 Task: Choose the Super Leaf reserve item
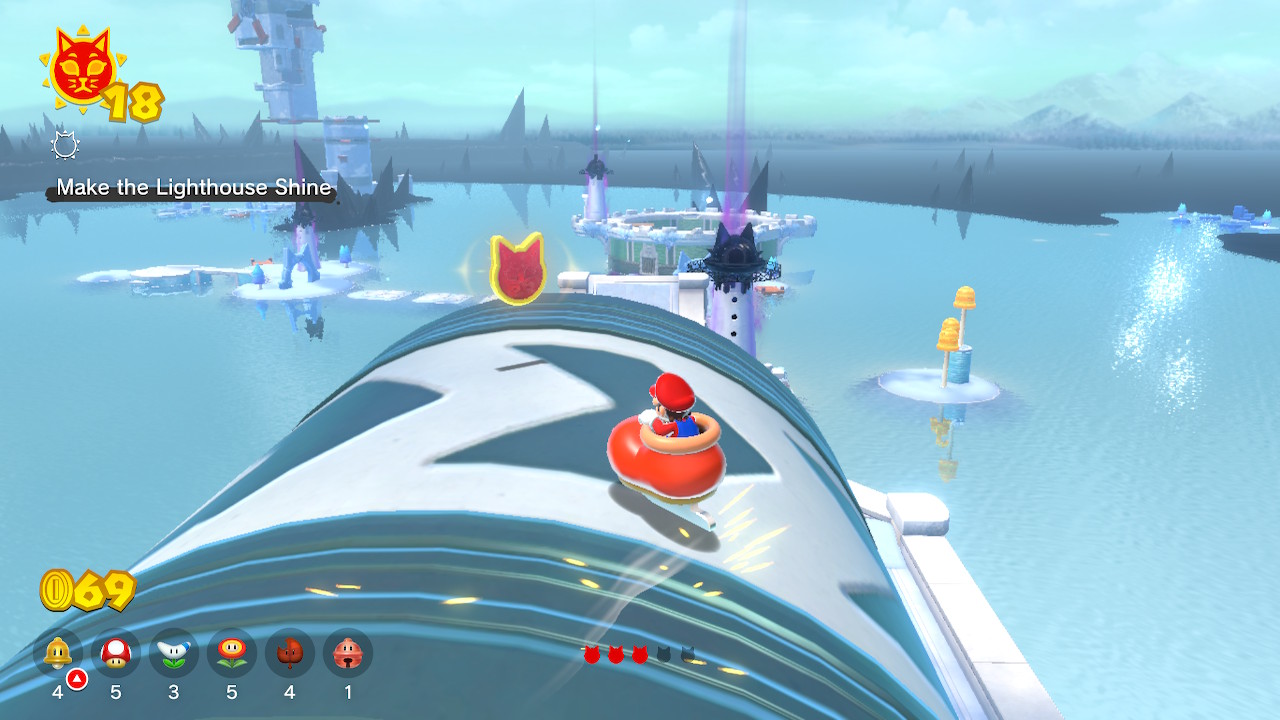pos(290,654)
